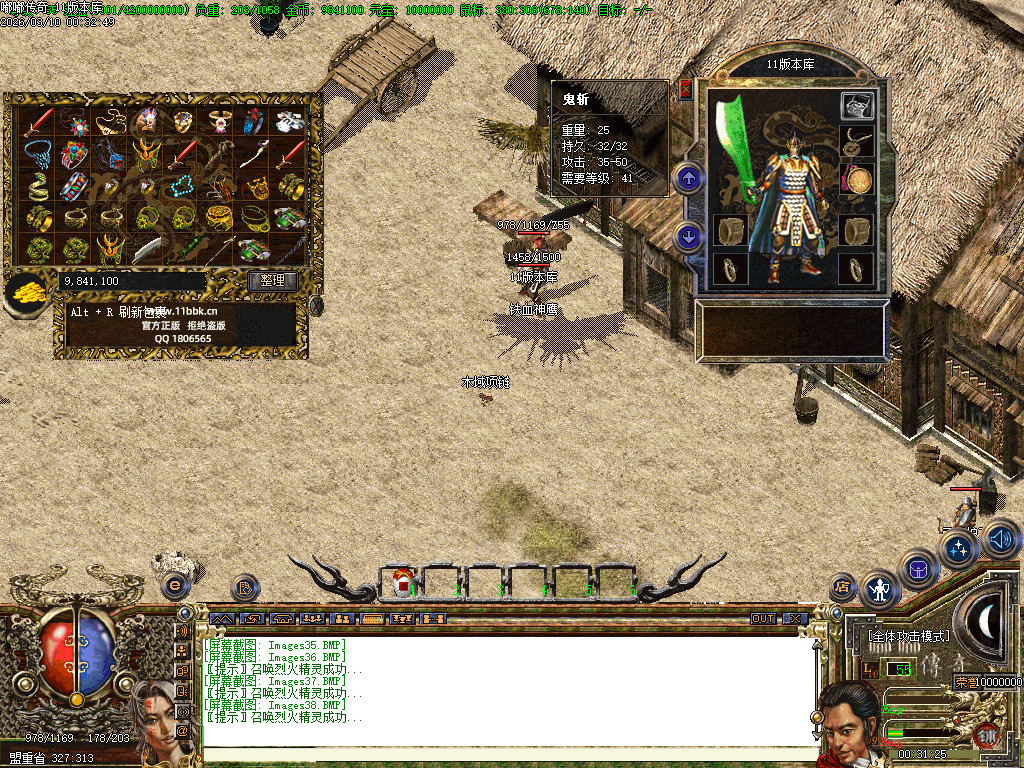
Task: Open the character figure round button
Action: (880, 589)
